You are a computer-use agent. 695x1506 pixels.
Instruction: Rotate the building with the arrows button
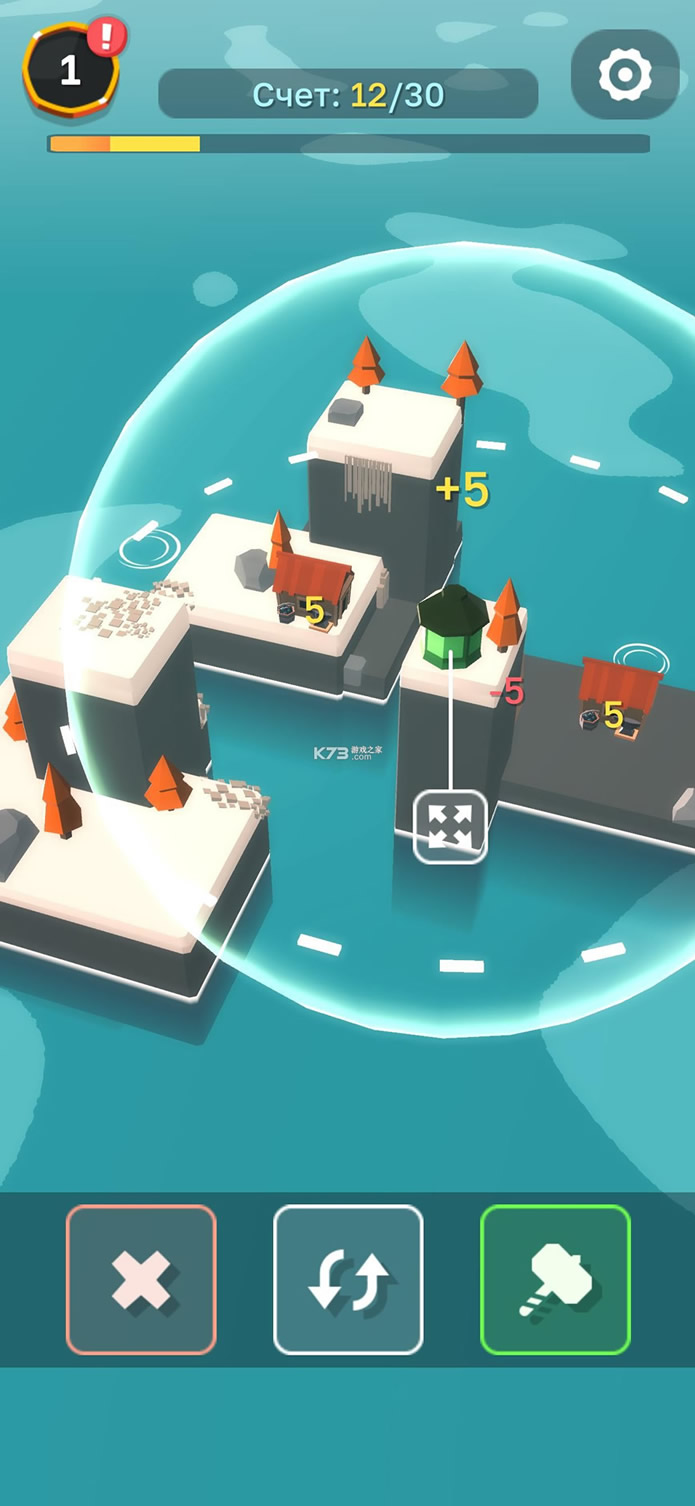[x=348, y=1279]
